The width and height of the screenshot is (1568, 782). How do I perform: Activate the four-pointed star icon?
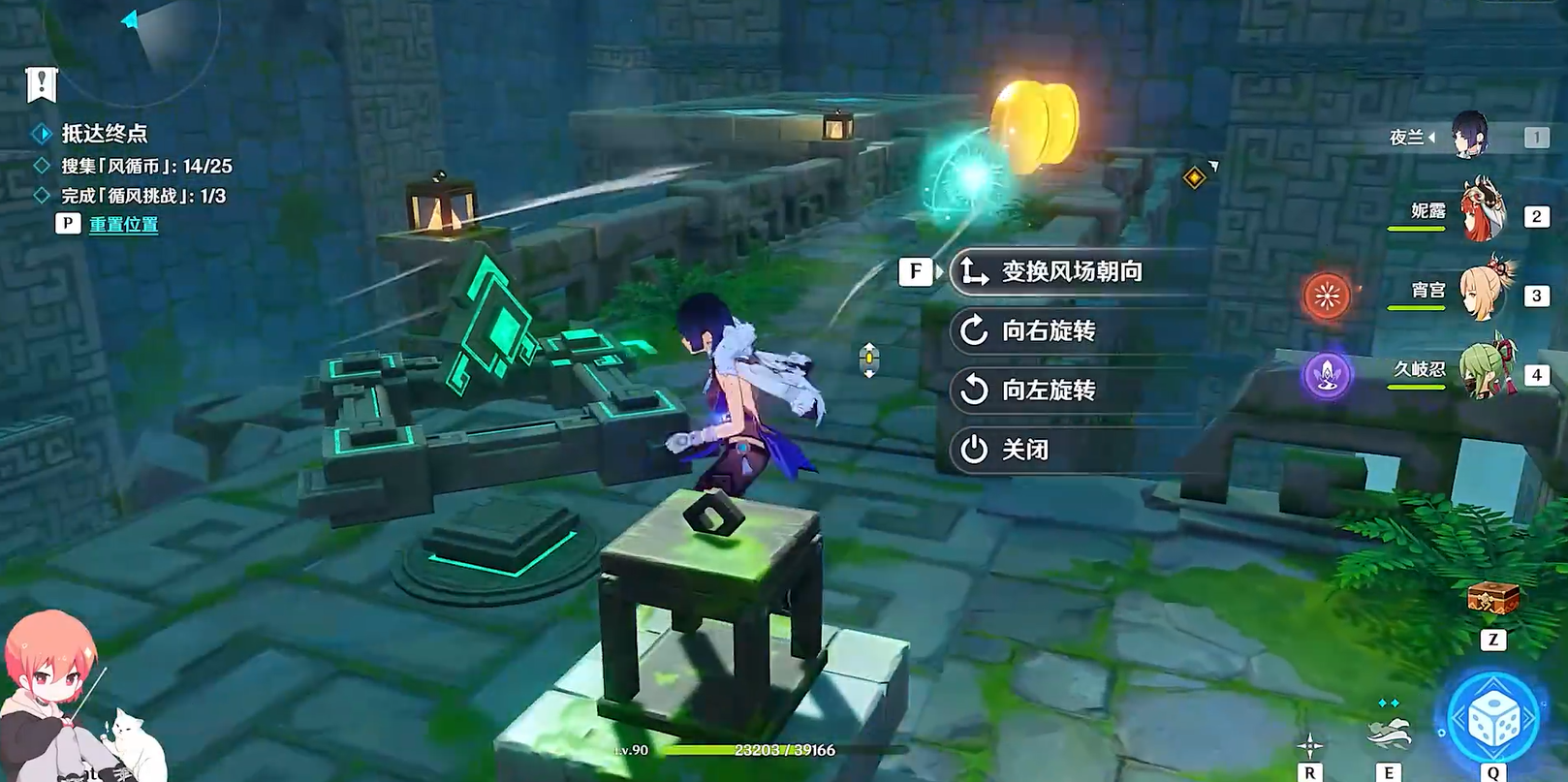[x=1310, y=745]
